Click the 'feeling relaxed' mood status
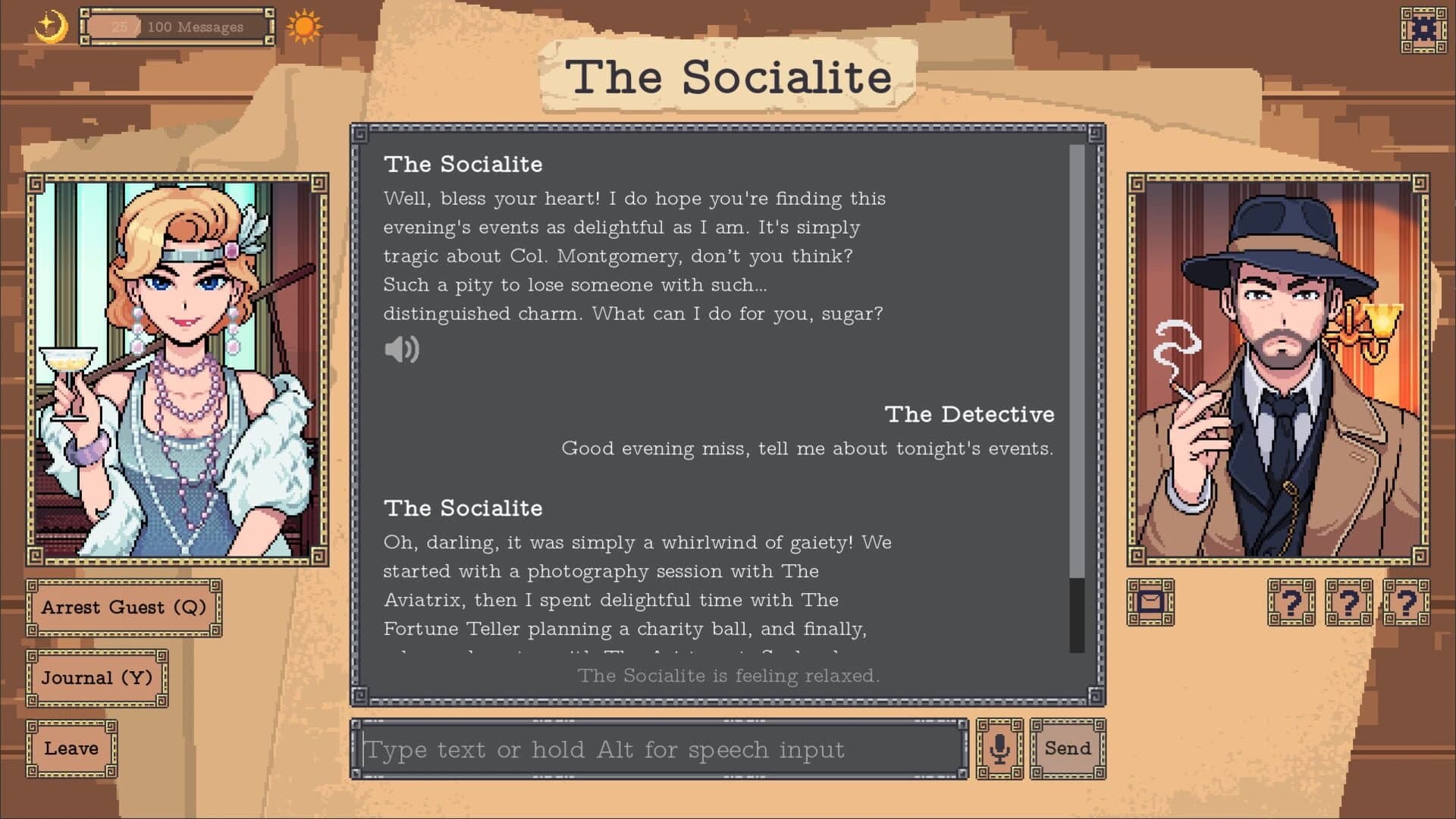This screenshot has height=819, width=1456. point(729,676)
